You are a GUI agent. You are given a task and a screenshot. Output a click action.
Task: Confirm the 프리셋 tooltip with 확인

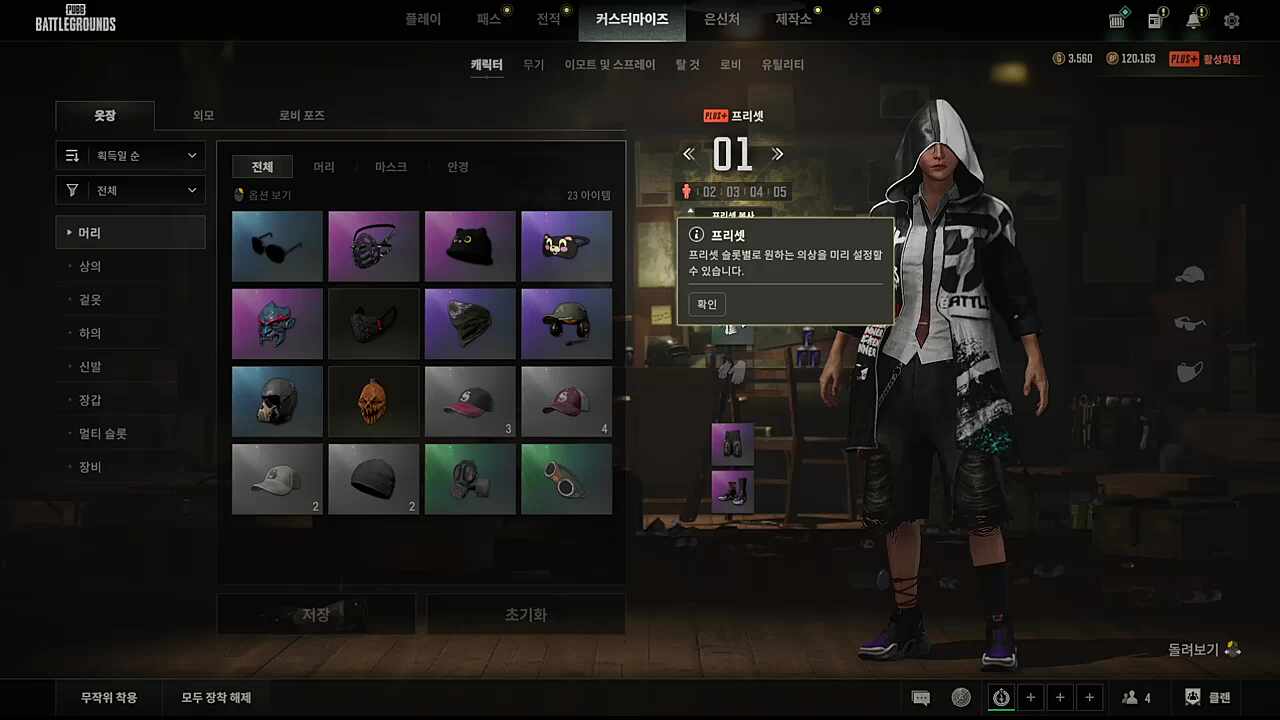click(x=707, y=304)
